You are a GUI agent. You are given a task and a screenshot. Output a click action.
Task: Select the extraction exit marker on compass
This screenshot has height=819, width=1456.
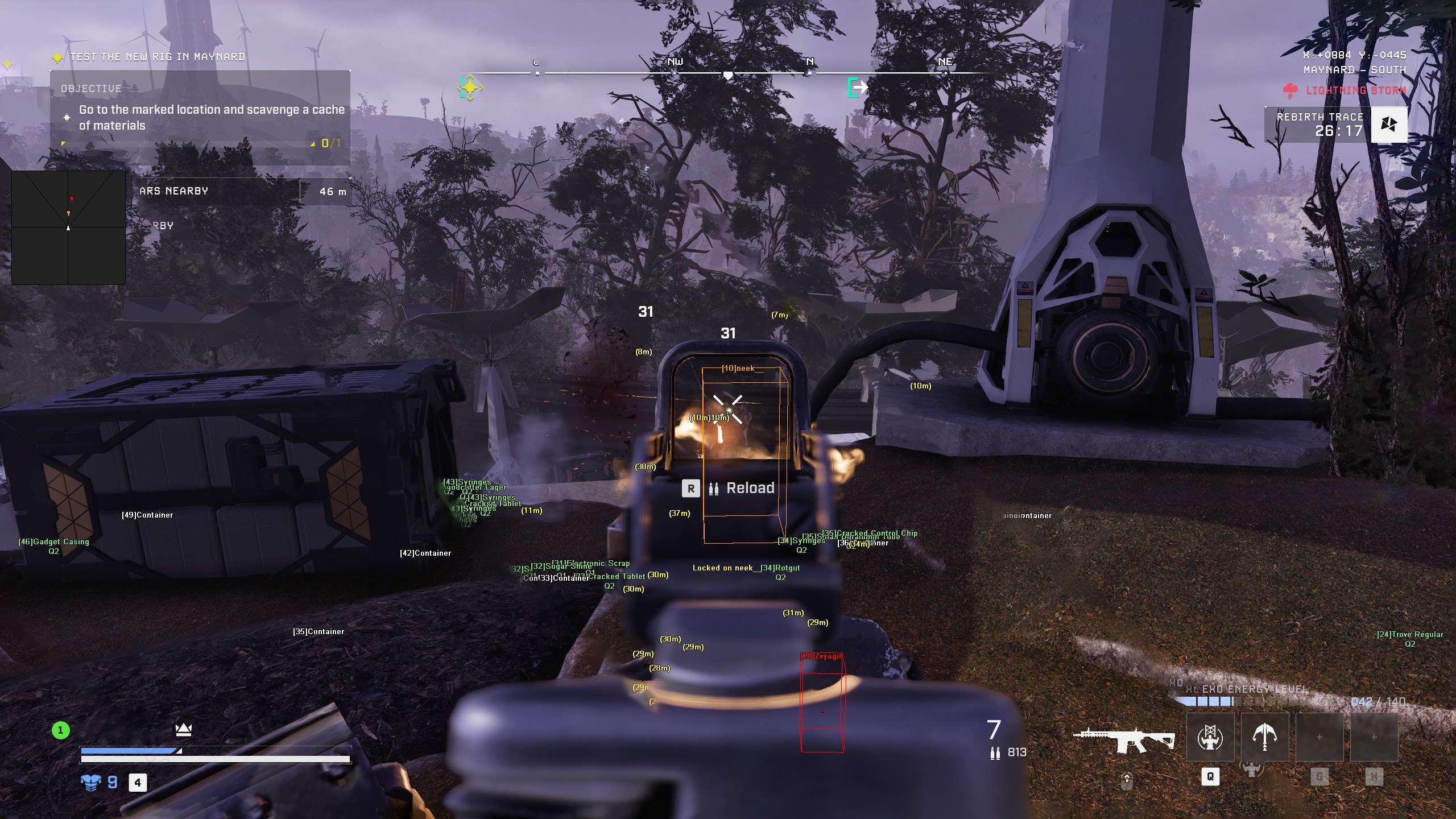[858, 87]
